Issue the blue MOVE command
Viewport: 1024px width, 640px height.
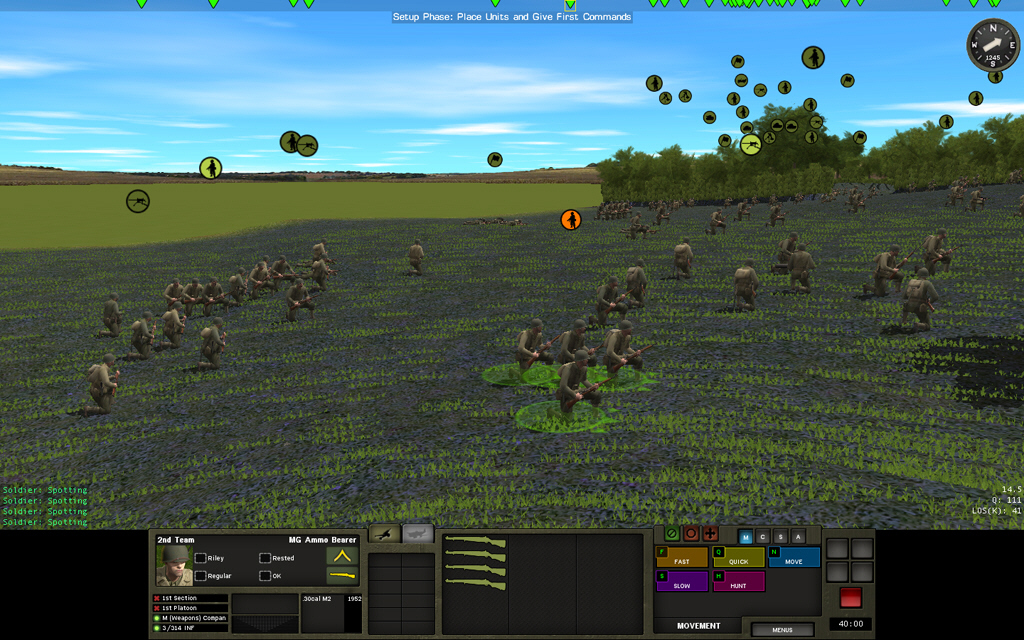click(794, 557)
